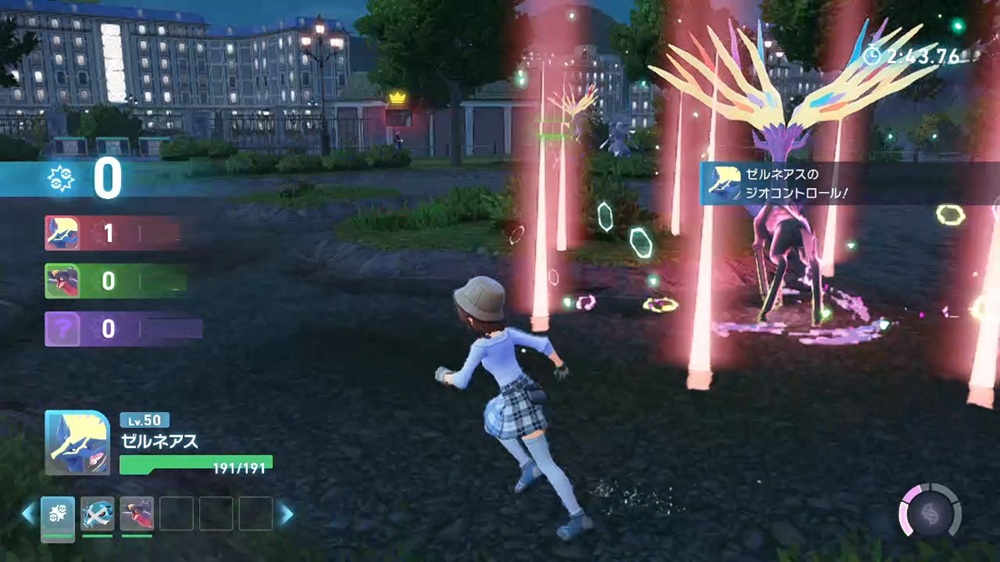The width and height of the screenshot is (1000, 562).
Task: Select the active Xerneas portrait
Action: coord(77,442)
